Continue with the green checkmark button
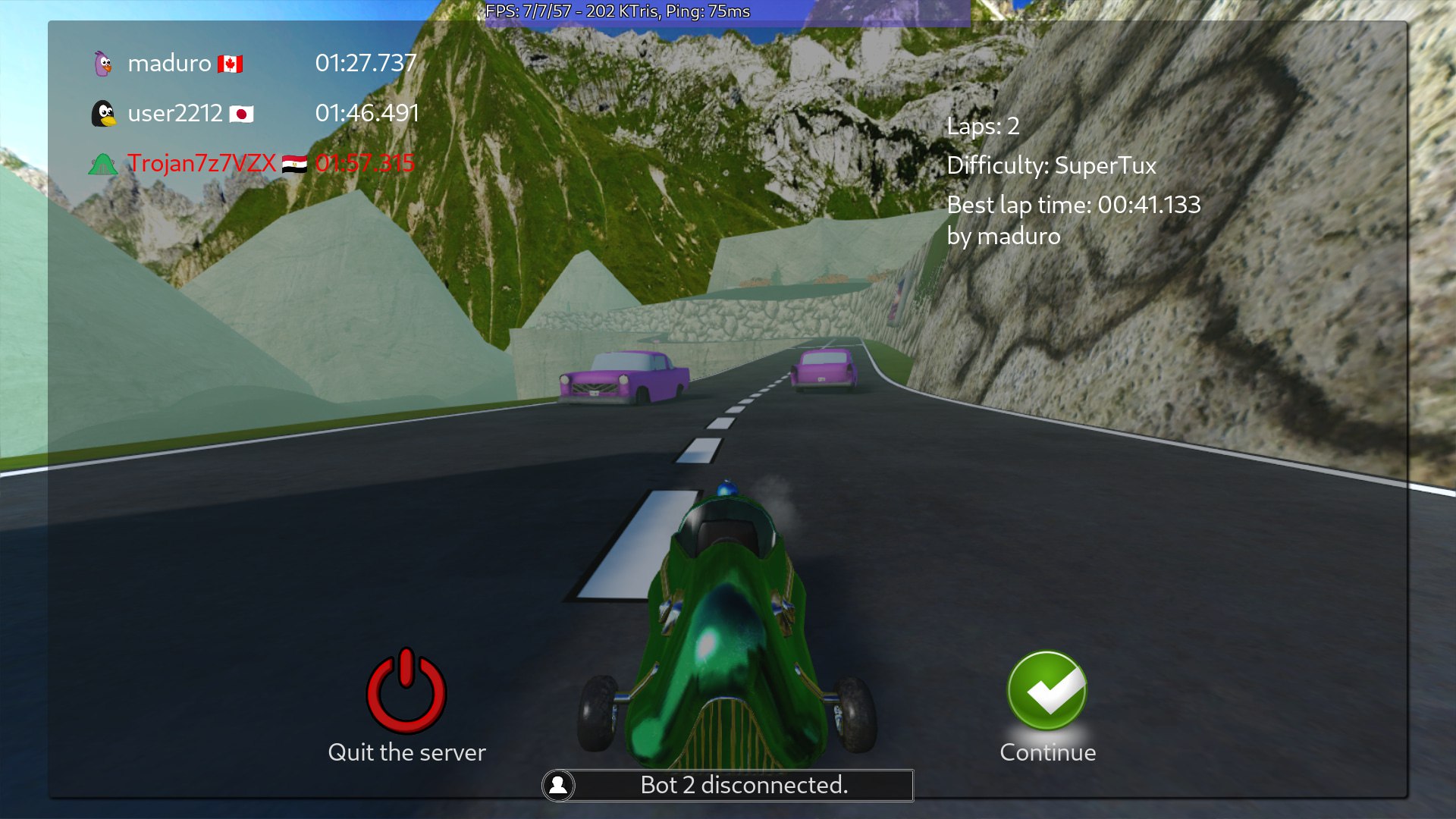1456x819 pixels. 1046,691
